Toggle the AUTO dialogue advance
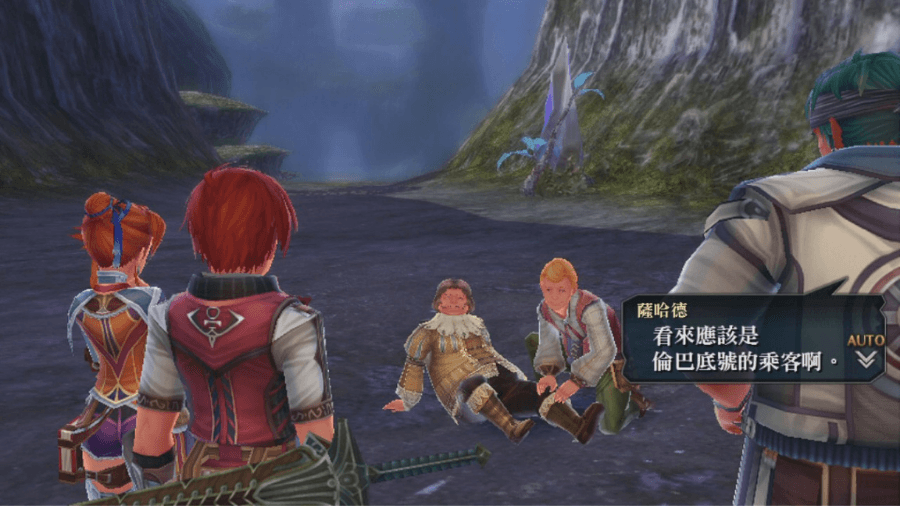900x506 pixels. tap(866, 340)
